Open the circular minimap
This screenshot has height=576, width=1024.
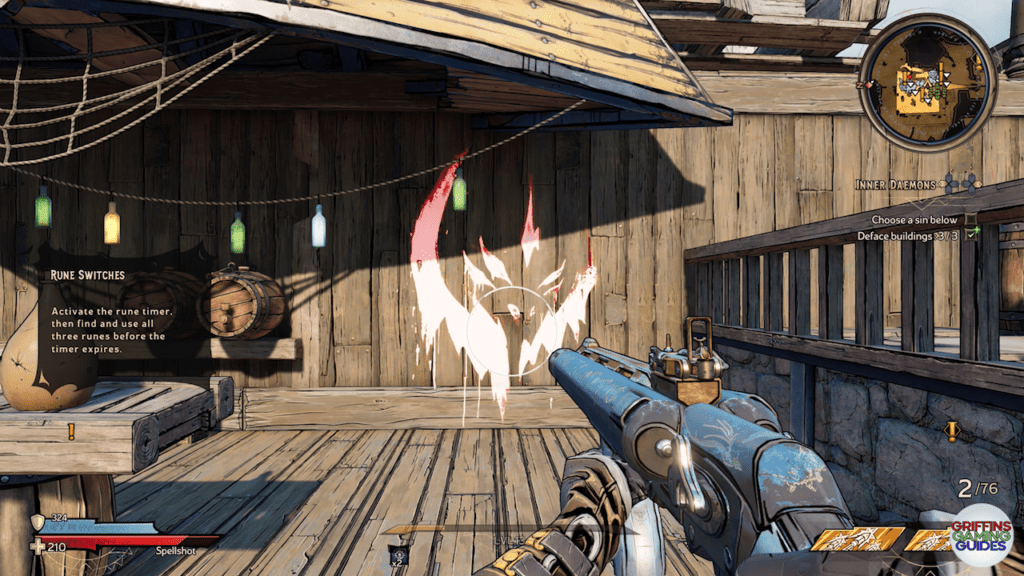[x=926, y=82]
